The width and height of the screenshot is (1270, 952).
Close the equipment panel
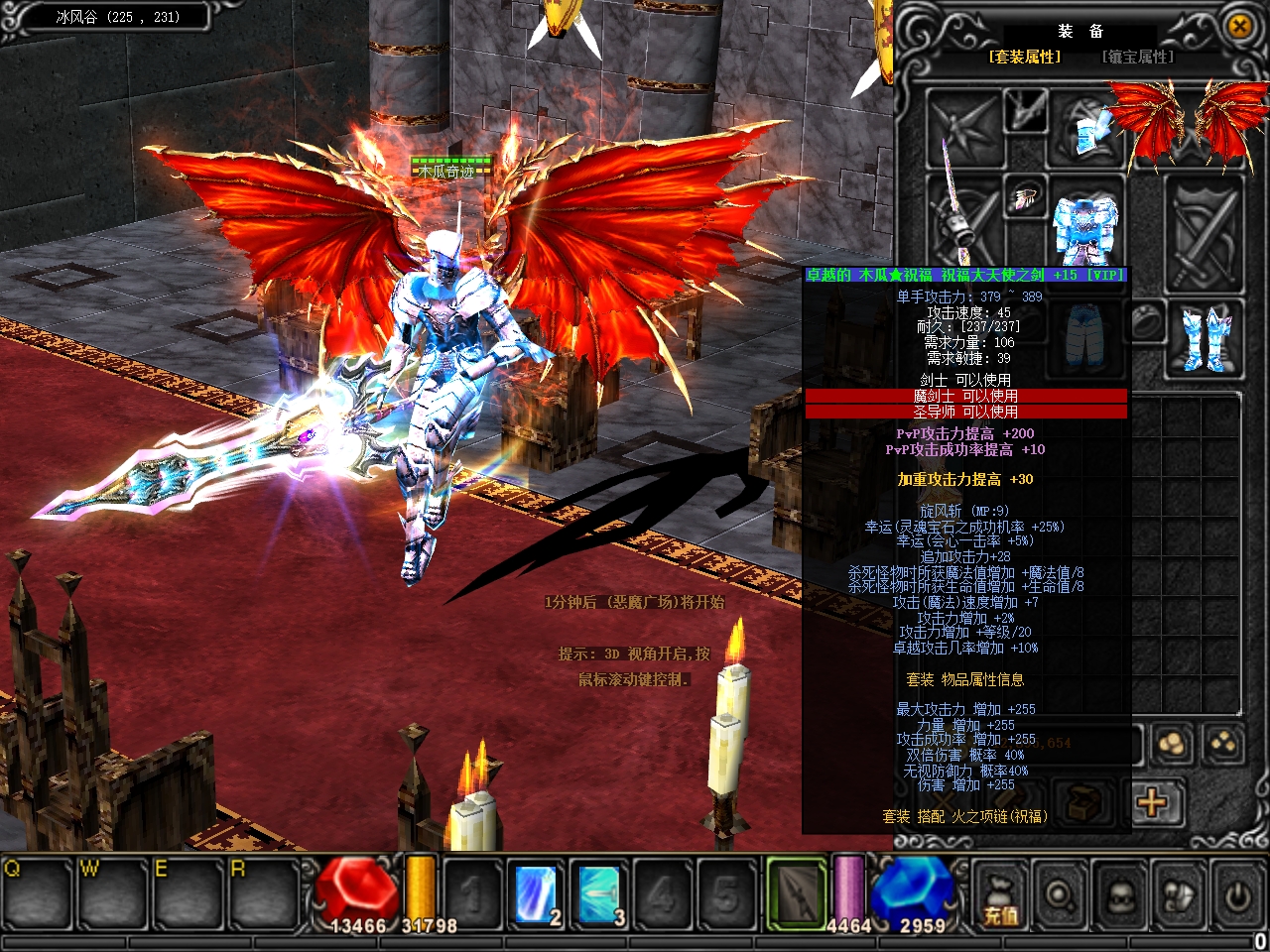(x=1239, y=27)
